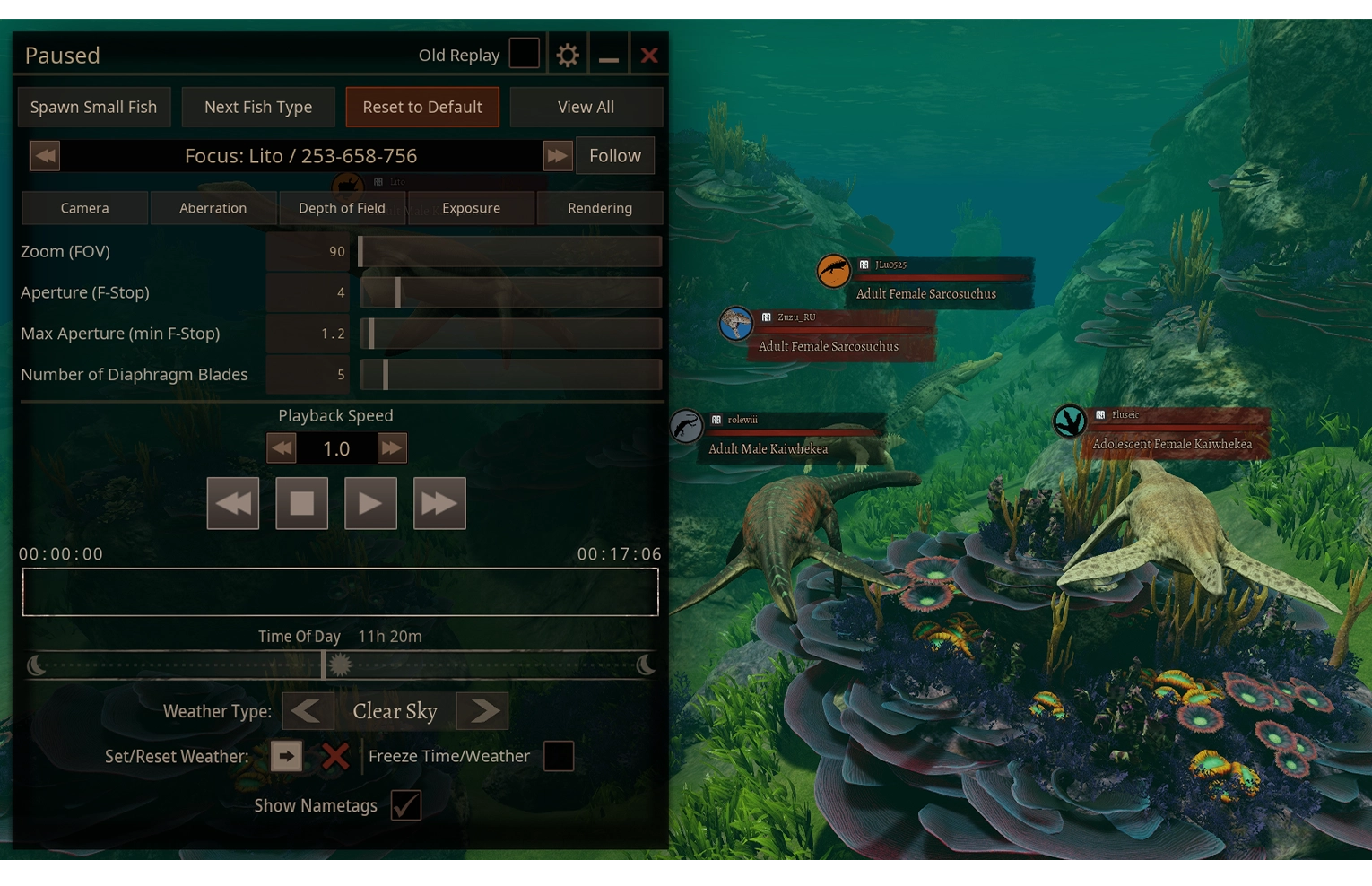
Task: Stop the replay playback
Action: (x=302, y=504)
